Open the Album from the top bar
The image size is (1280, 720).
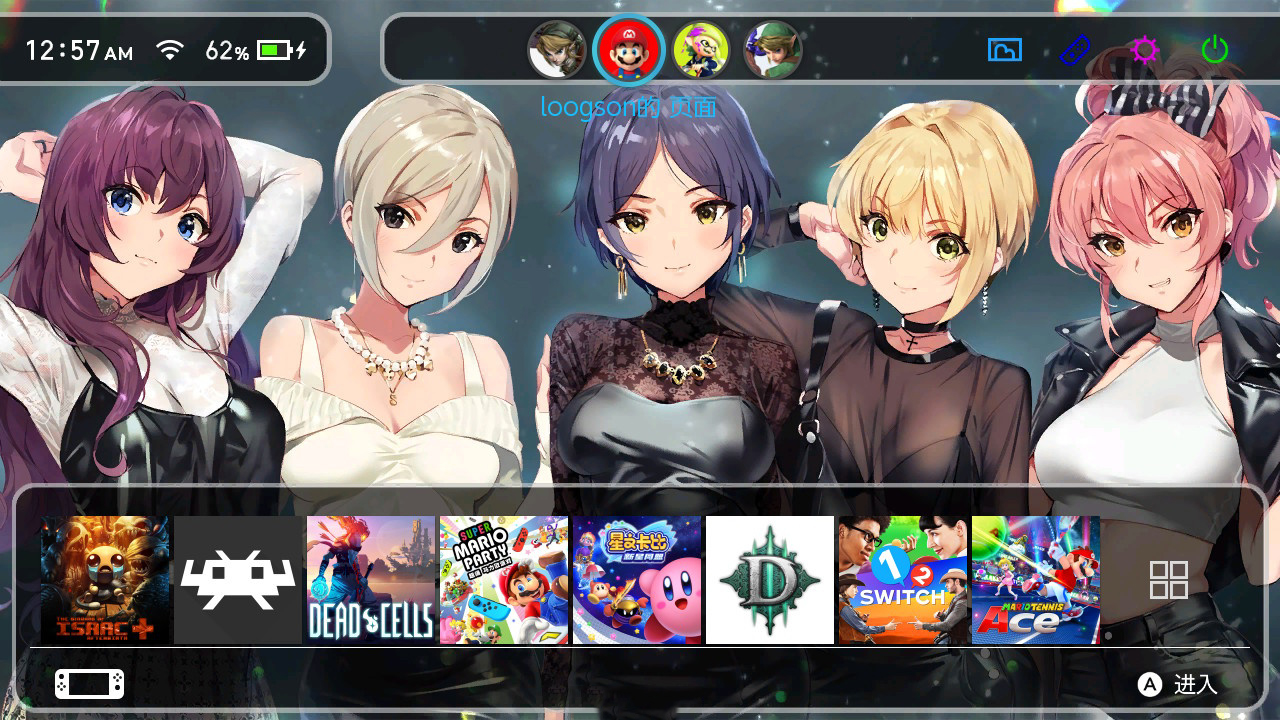click(x=1004, y=49)
